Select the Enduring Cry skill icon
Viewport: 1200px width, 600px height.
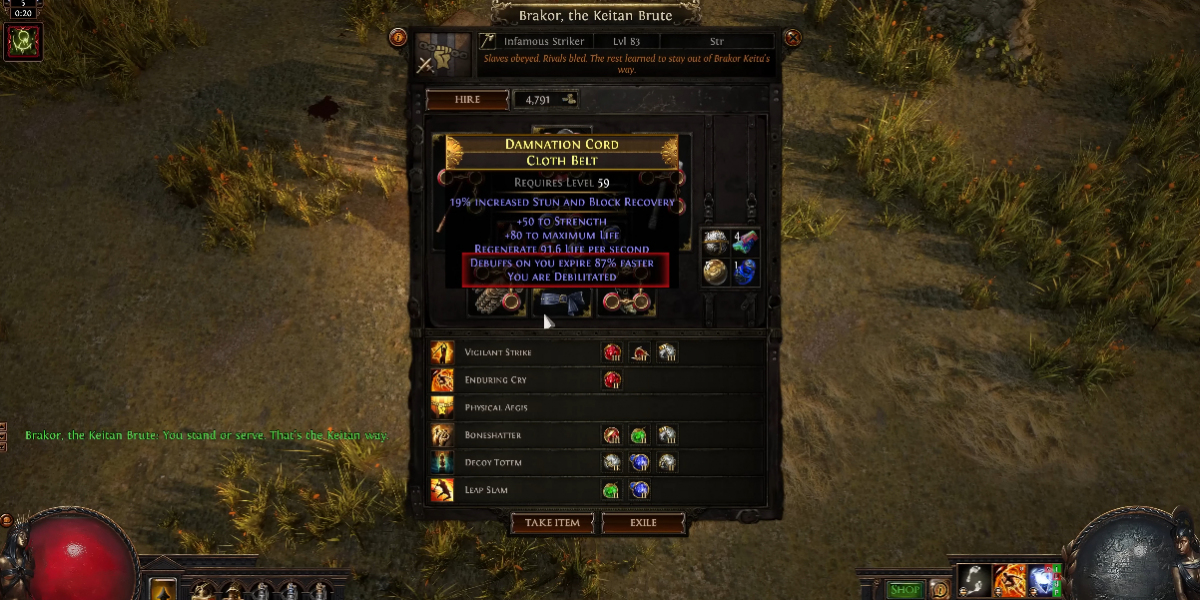click(x=442, y=380)
